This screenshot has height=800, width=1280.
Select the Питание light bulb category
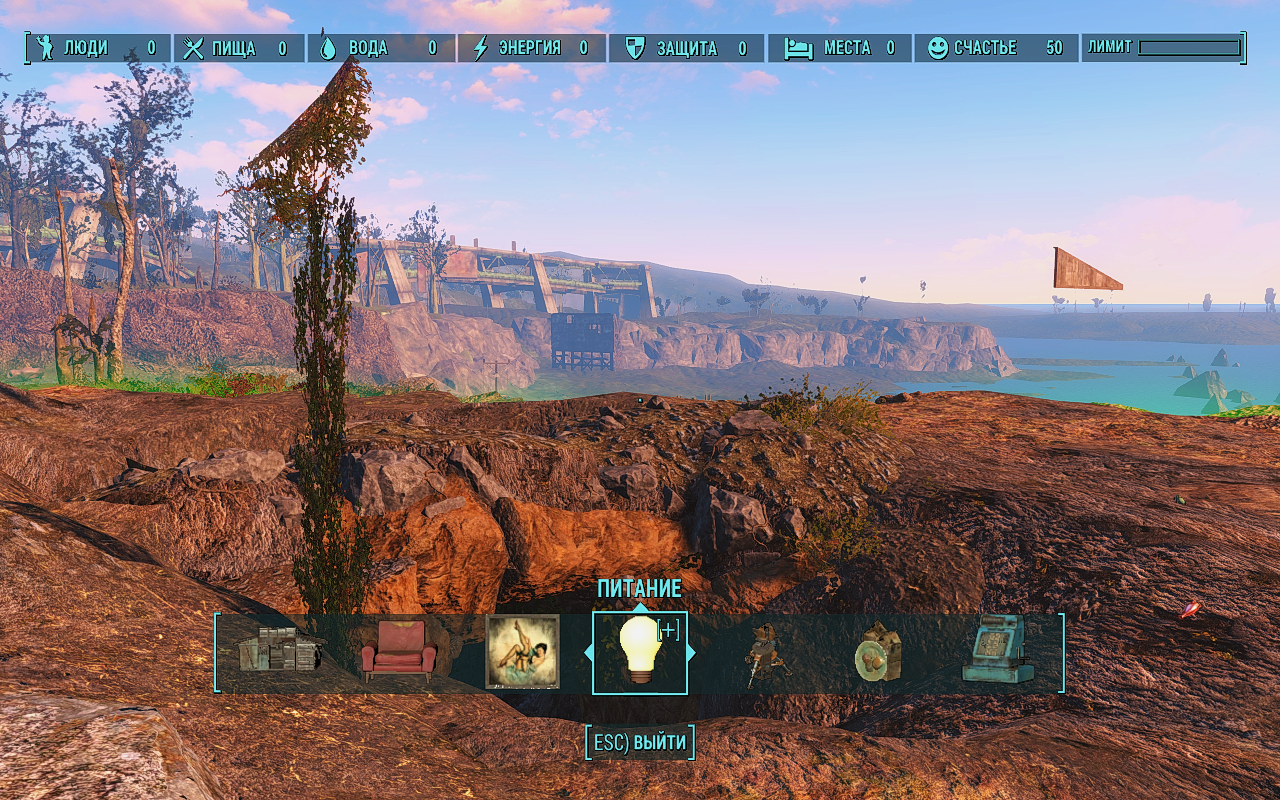click(x=640, y=652)
